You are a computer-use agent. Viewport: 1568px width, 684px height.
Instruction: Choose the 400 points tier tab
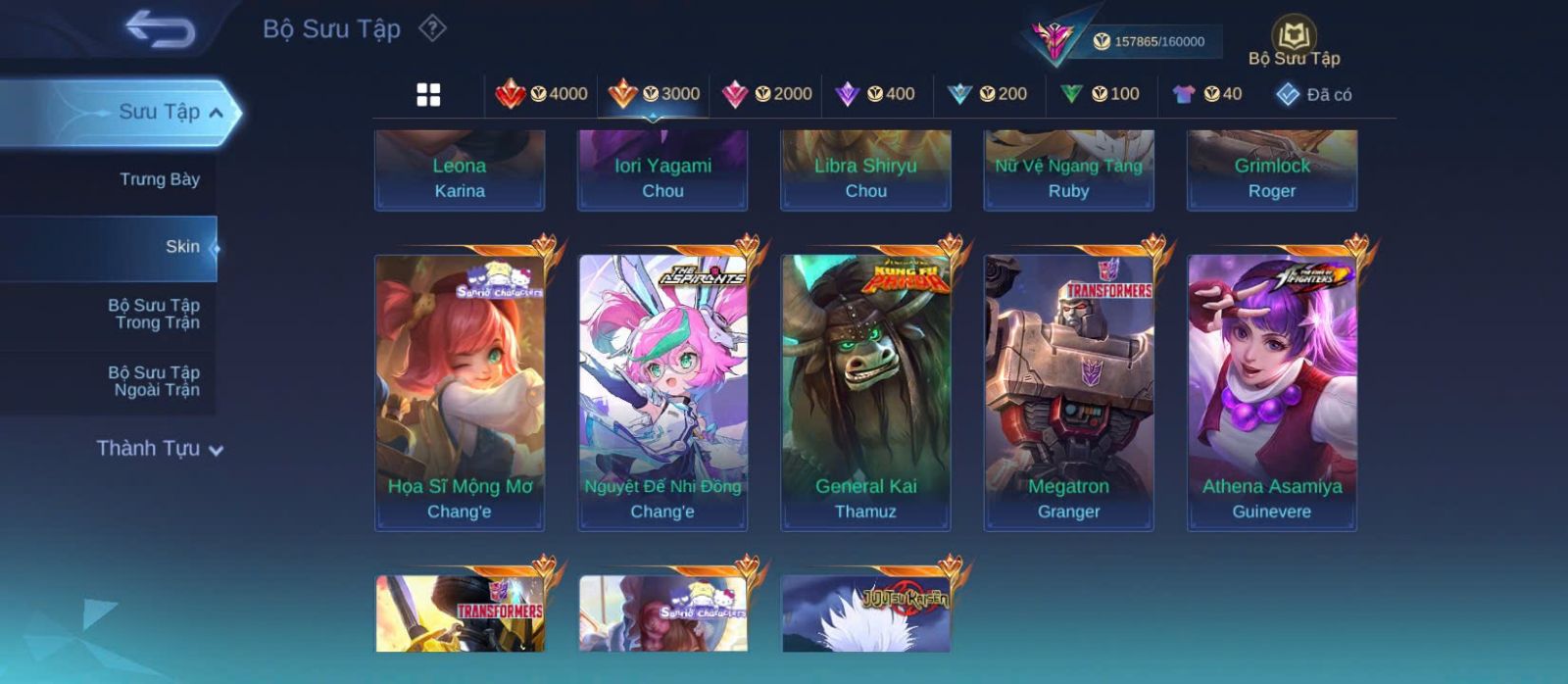tap(875, 94)
